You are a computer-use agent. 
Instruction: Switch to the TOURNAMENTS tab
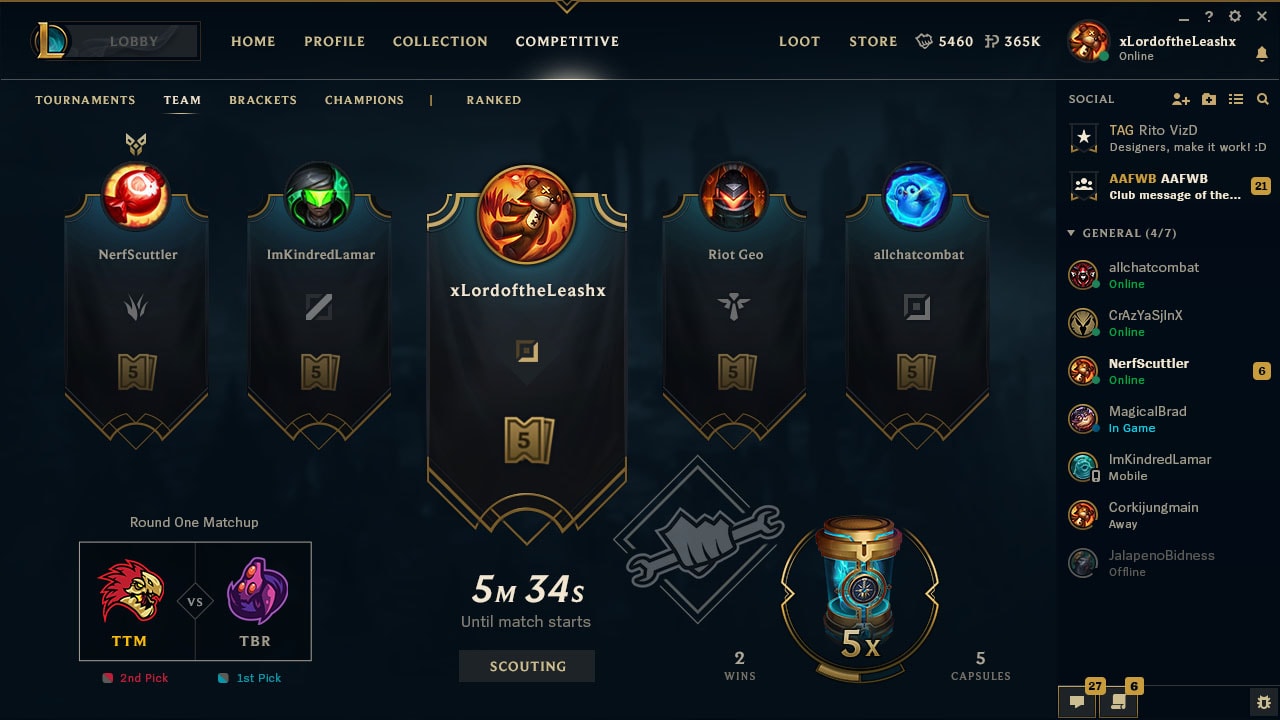click(x=85, y=100)
